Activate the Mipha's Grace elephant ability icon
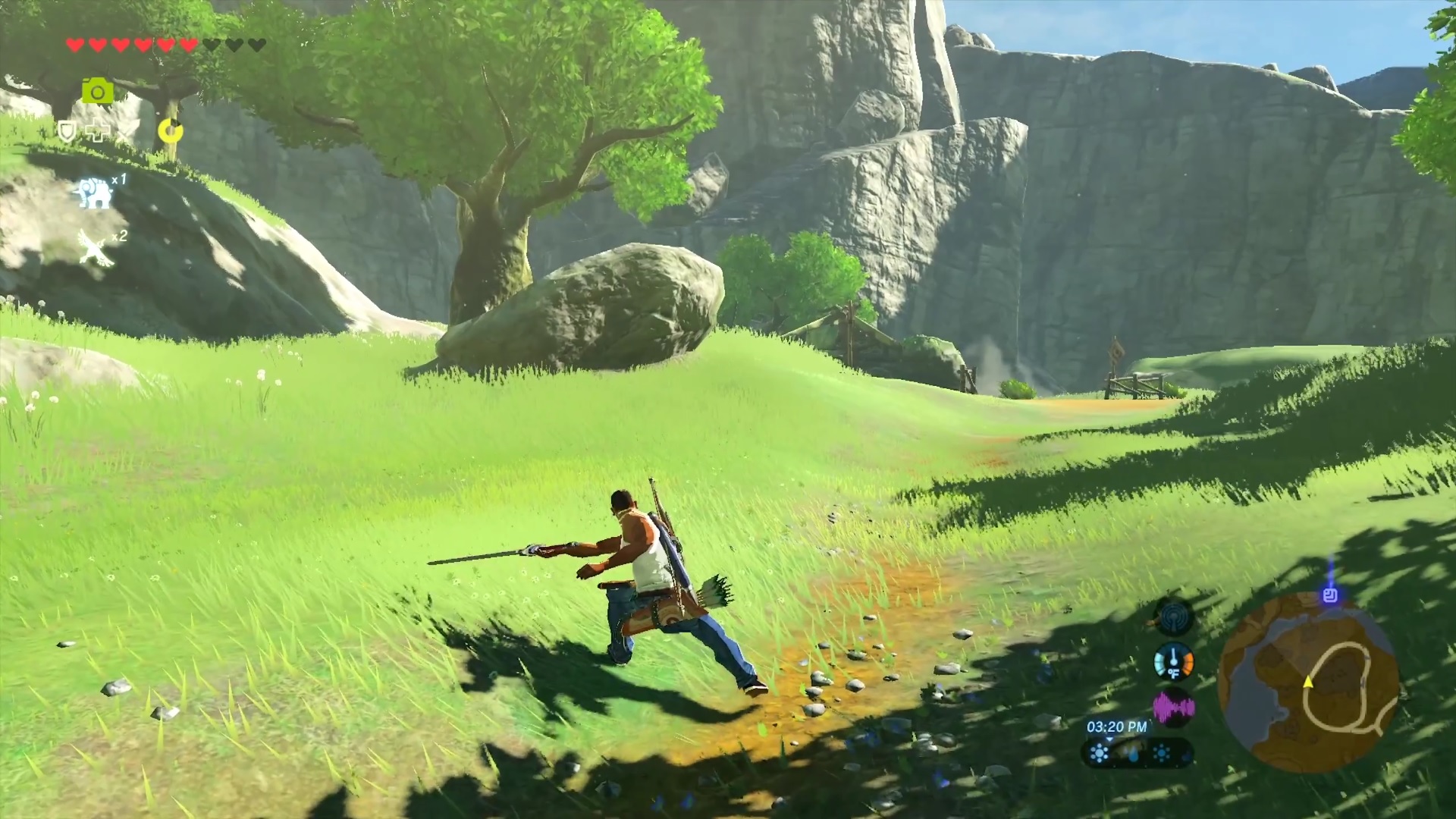1456x819 pixels. 95,193
